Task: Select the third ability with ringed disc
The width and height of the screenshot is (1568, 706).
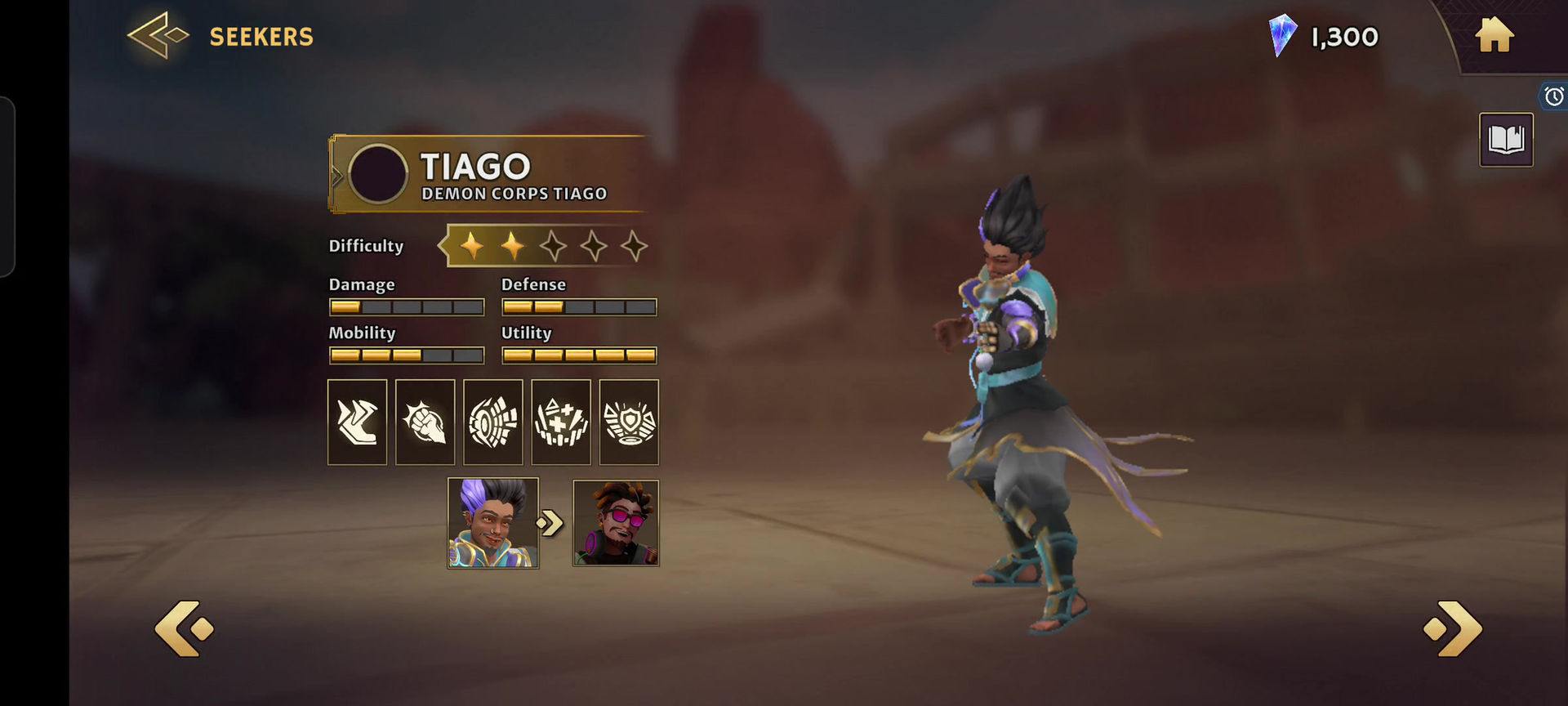Action: (493, 422)
